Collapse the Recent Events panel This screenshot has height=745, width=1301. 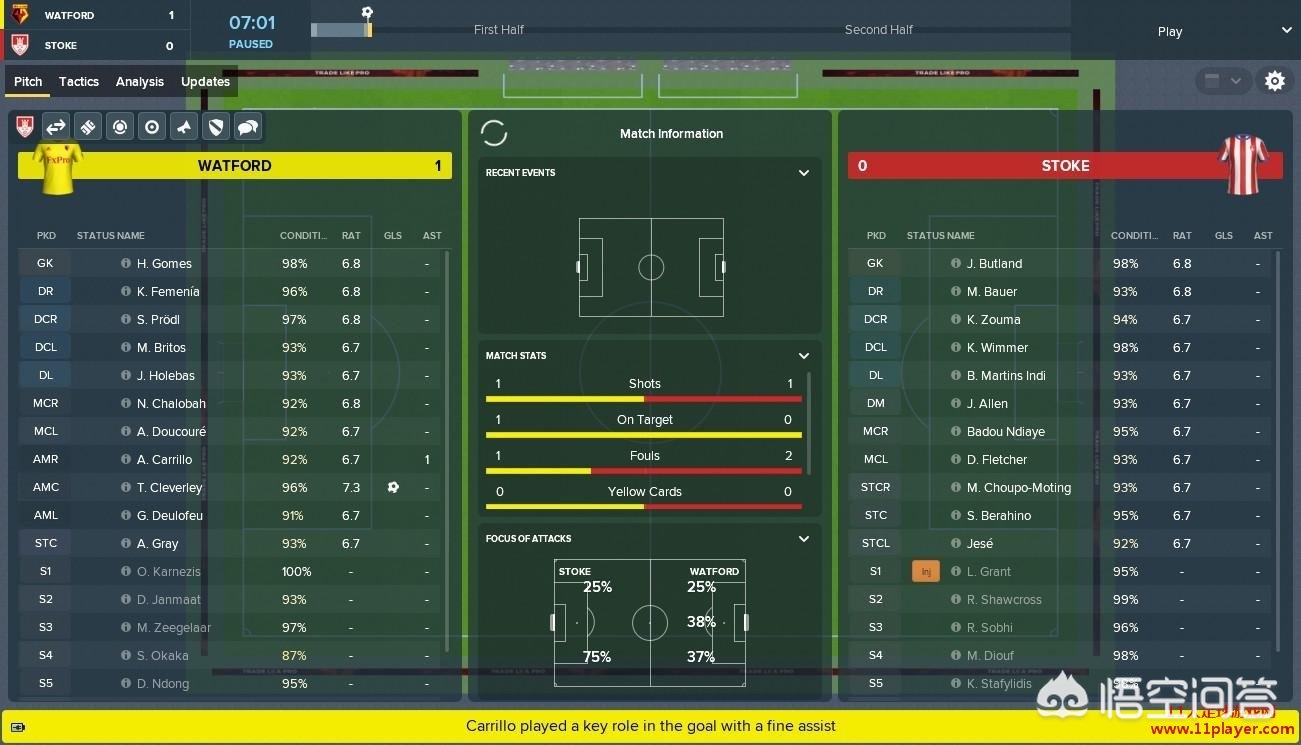(803, 173)
